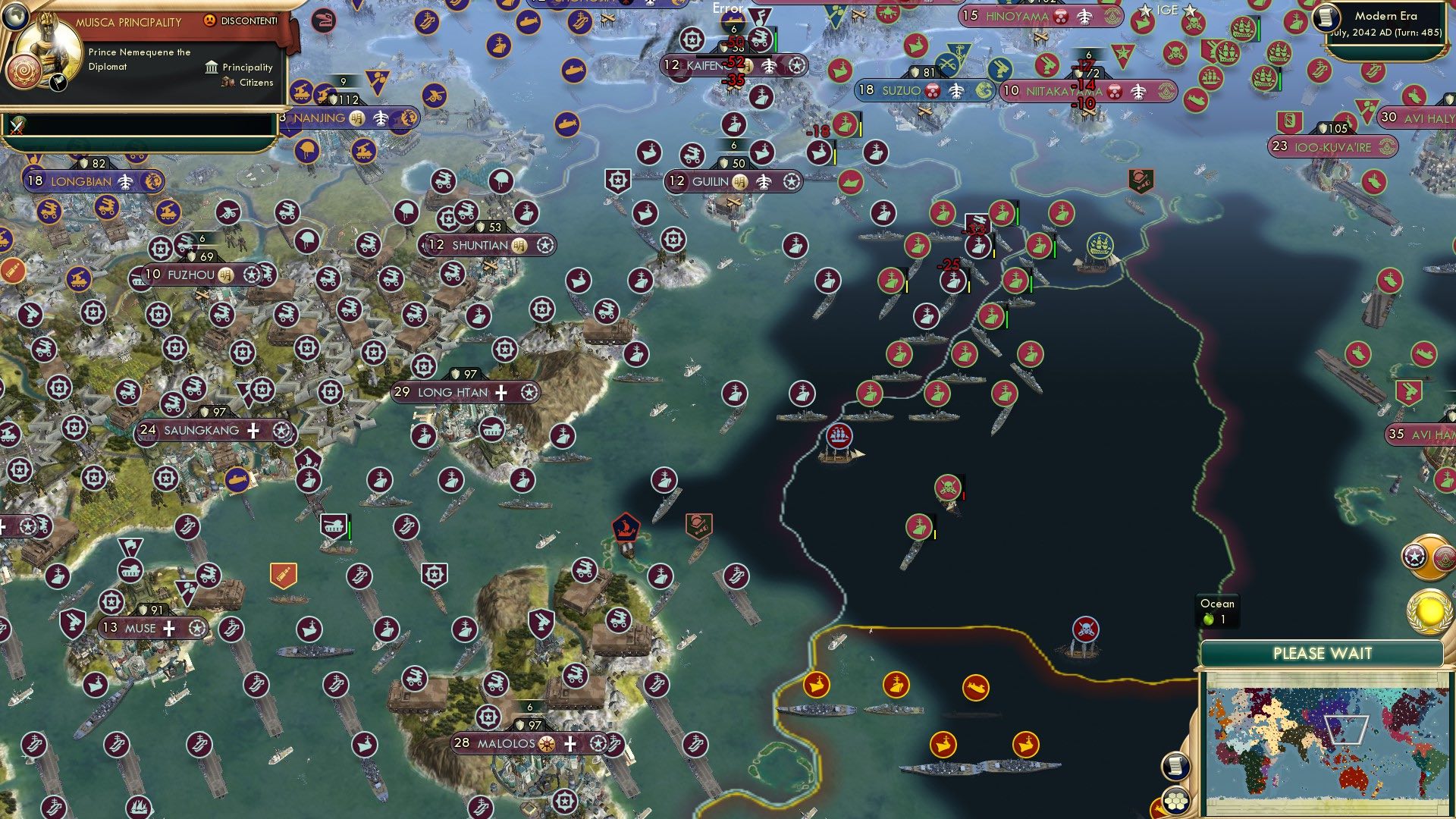Click the crossed swords war icon
This screenshot has width=1456, height=819.
click(x=17, y=126)
